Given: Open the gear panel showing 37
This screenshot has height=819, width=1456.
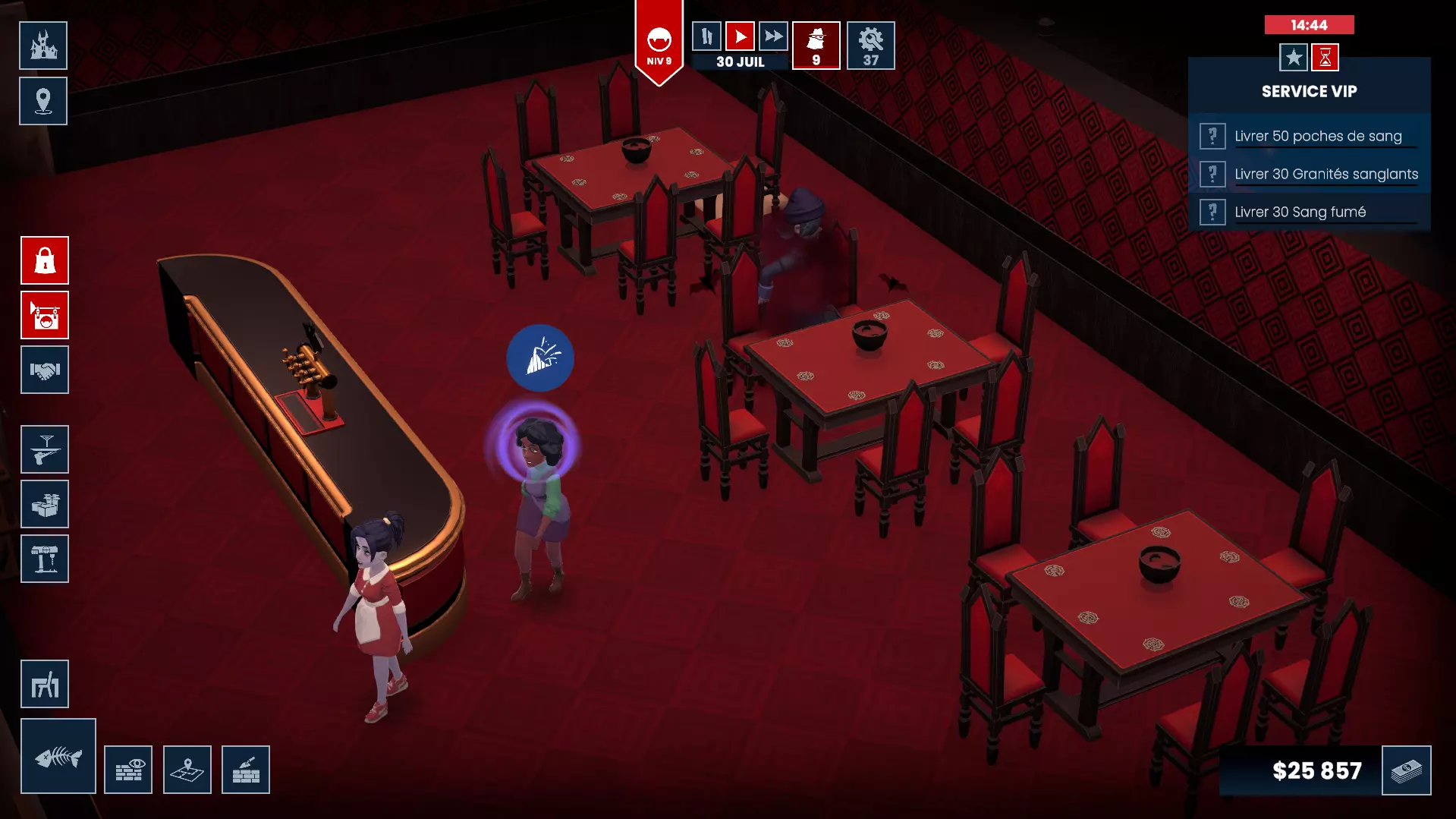Looking at the screenshot, I should click(x=870, y=46).
